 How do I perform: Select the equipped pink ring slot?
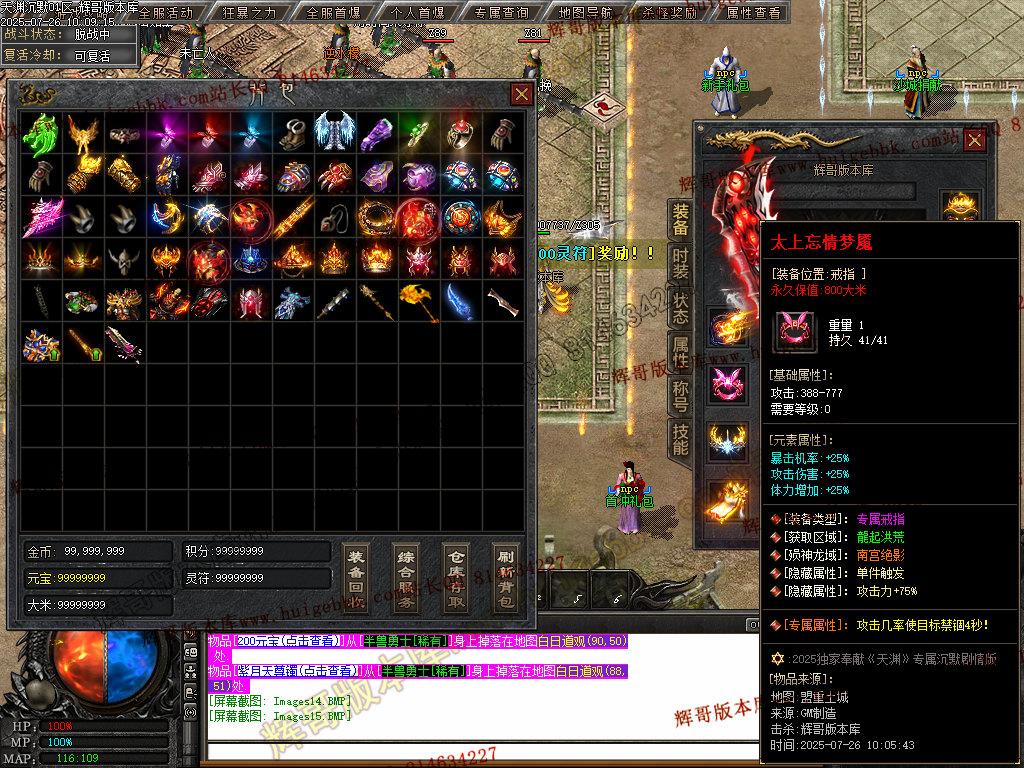[x=728, y=385]
